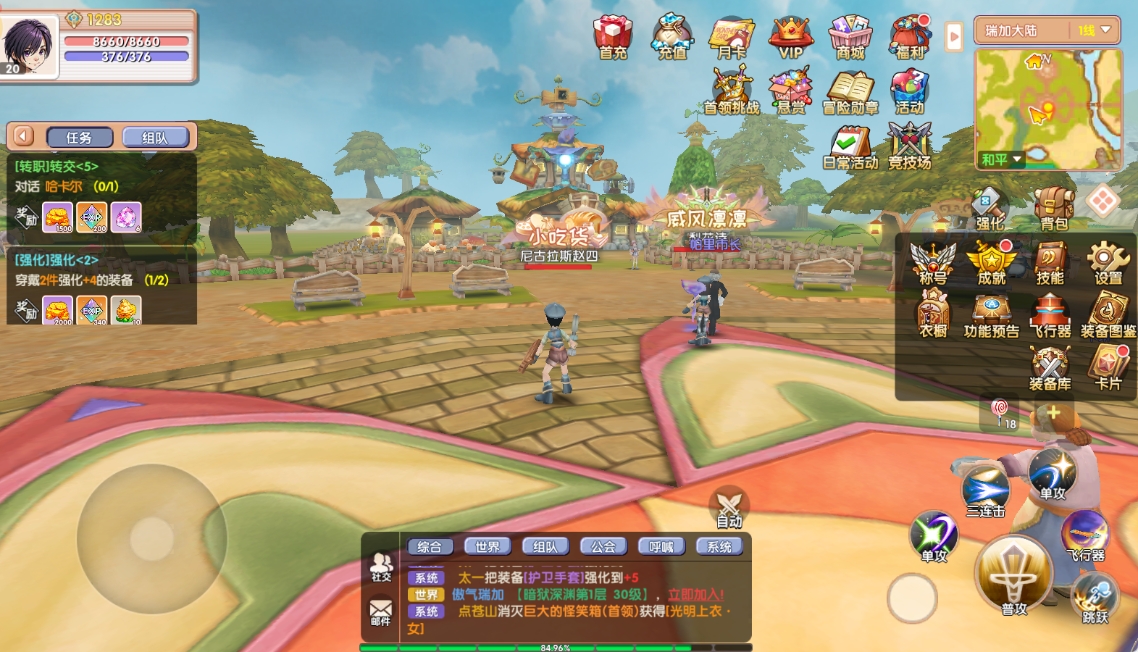Enter the 竞技场 arena

tap(910, 146)
